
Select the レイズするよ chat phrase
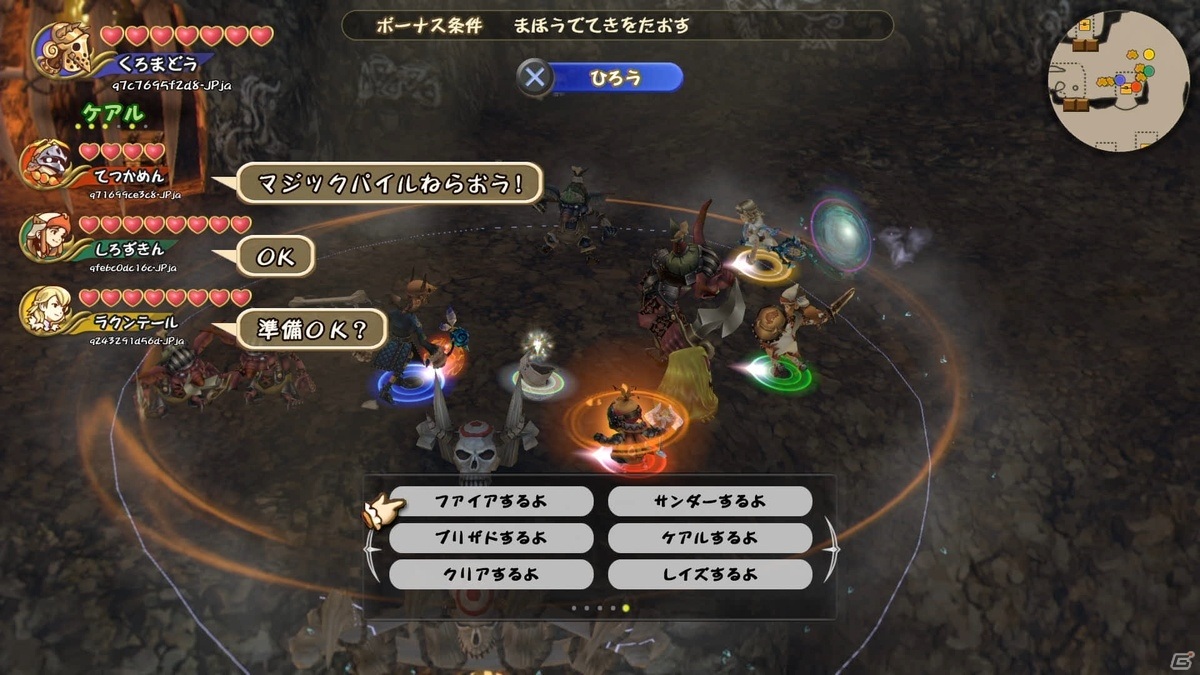(x=709, y=574)
